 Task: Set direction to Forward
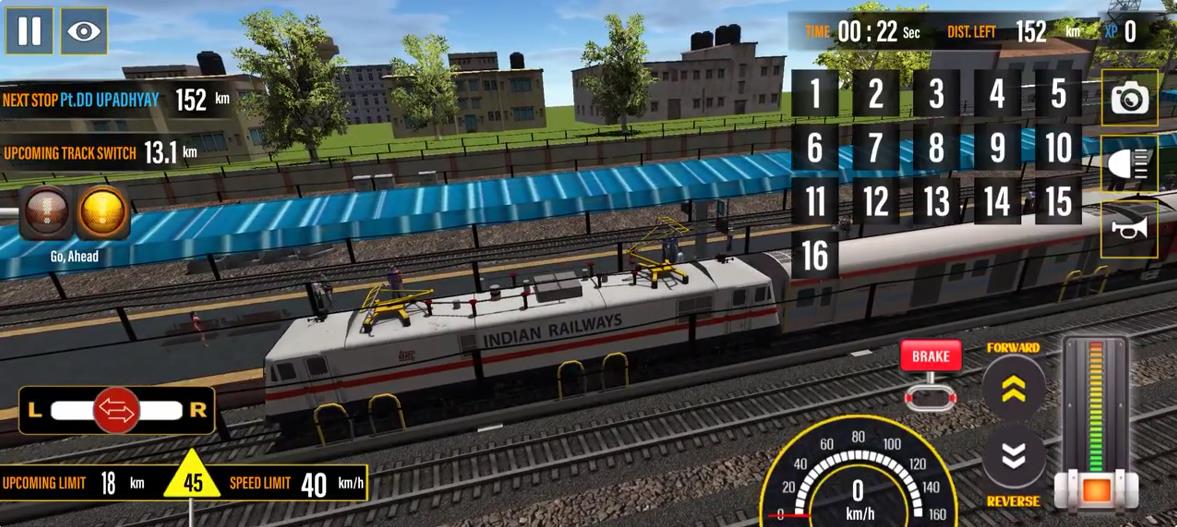click(1013, 388)
